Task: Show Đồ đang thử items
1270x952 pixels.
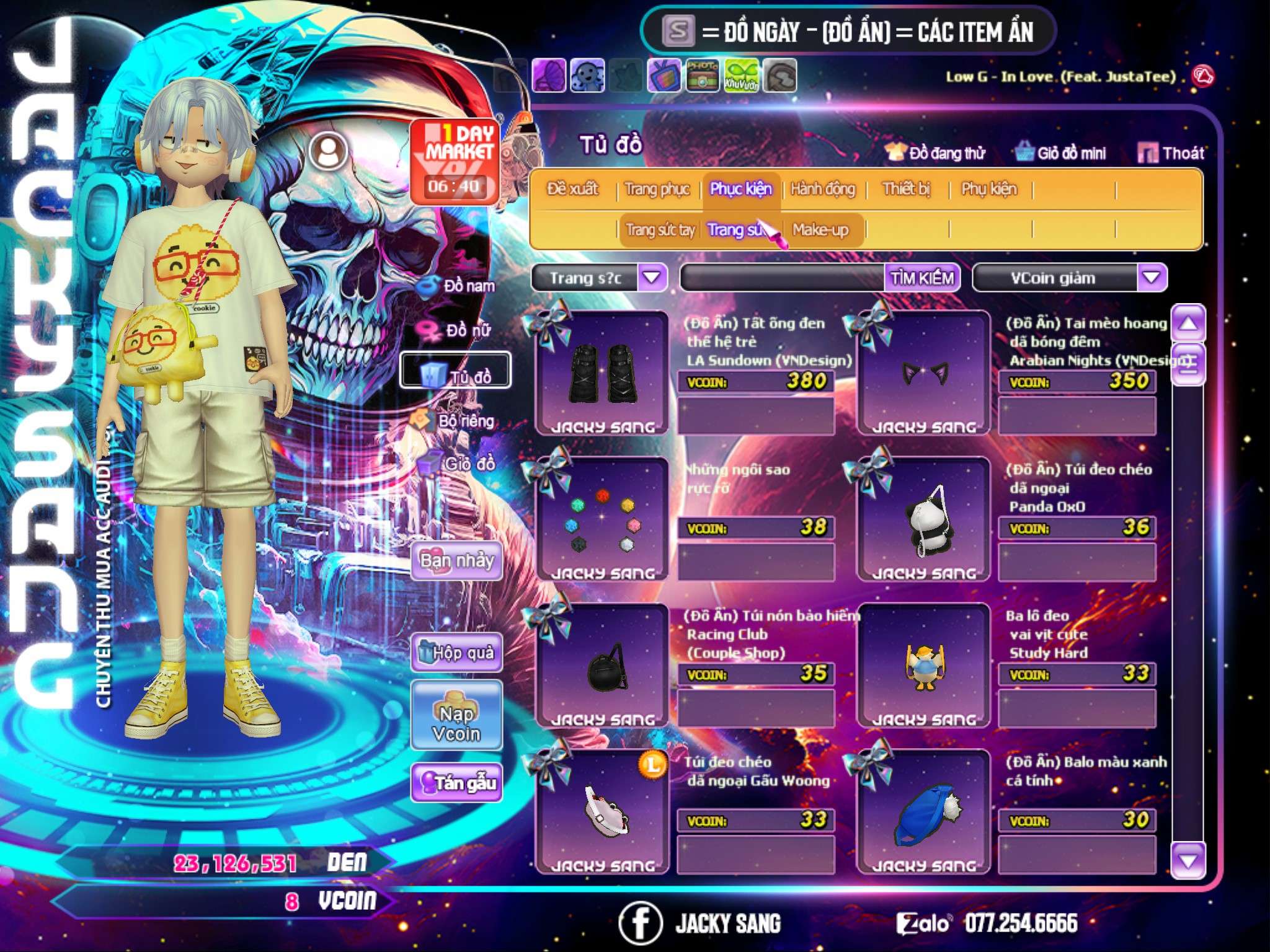Action: tap(936, 153)
